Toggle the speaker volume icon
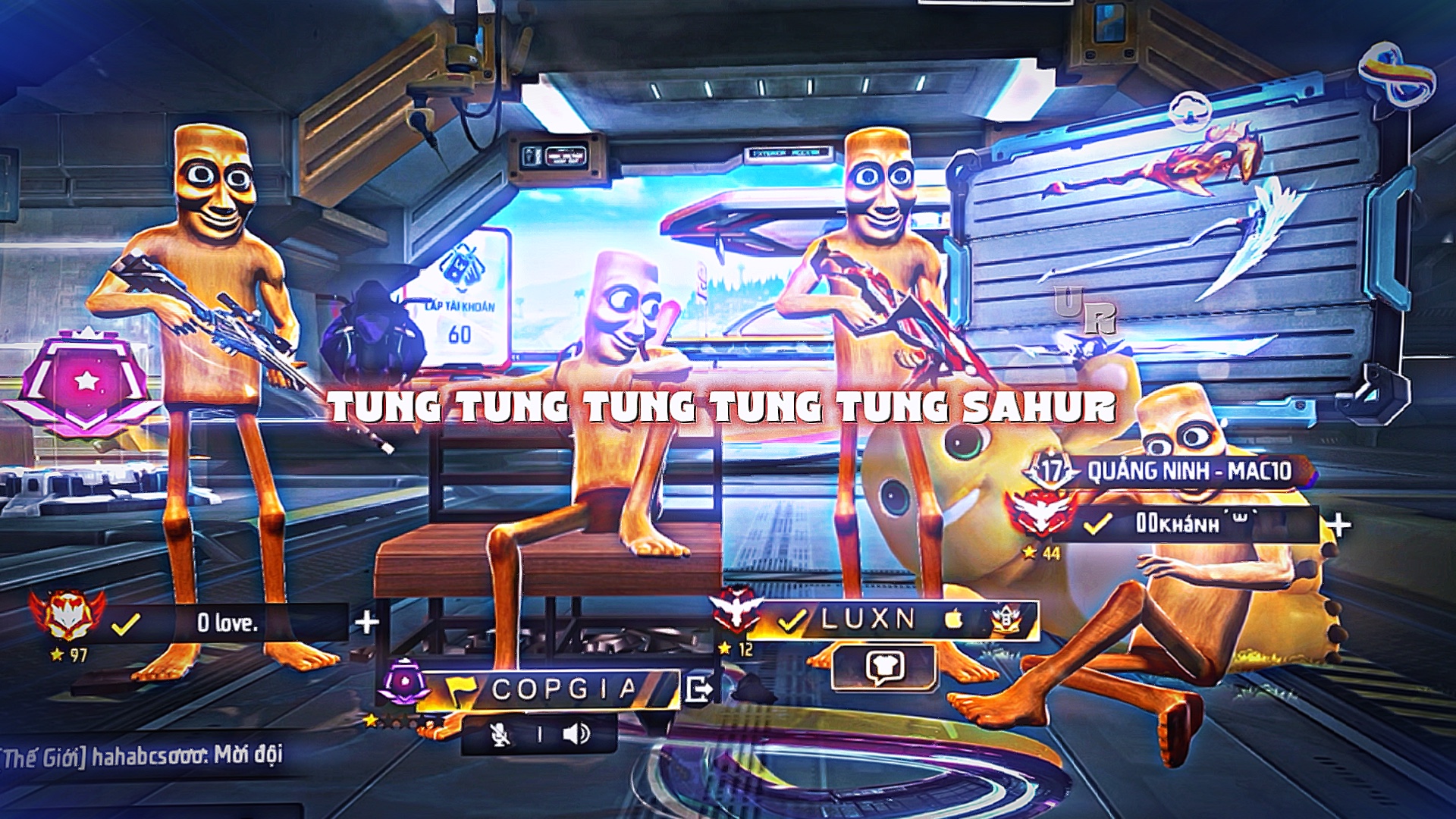The width and height of the screenshot is (1456, 819). [x=576, y=734]
